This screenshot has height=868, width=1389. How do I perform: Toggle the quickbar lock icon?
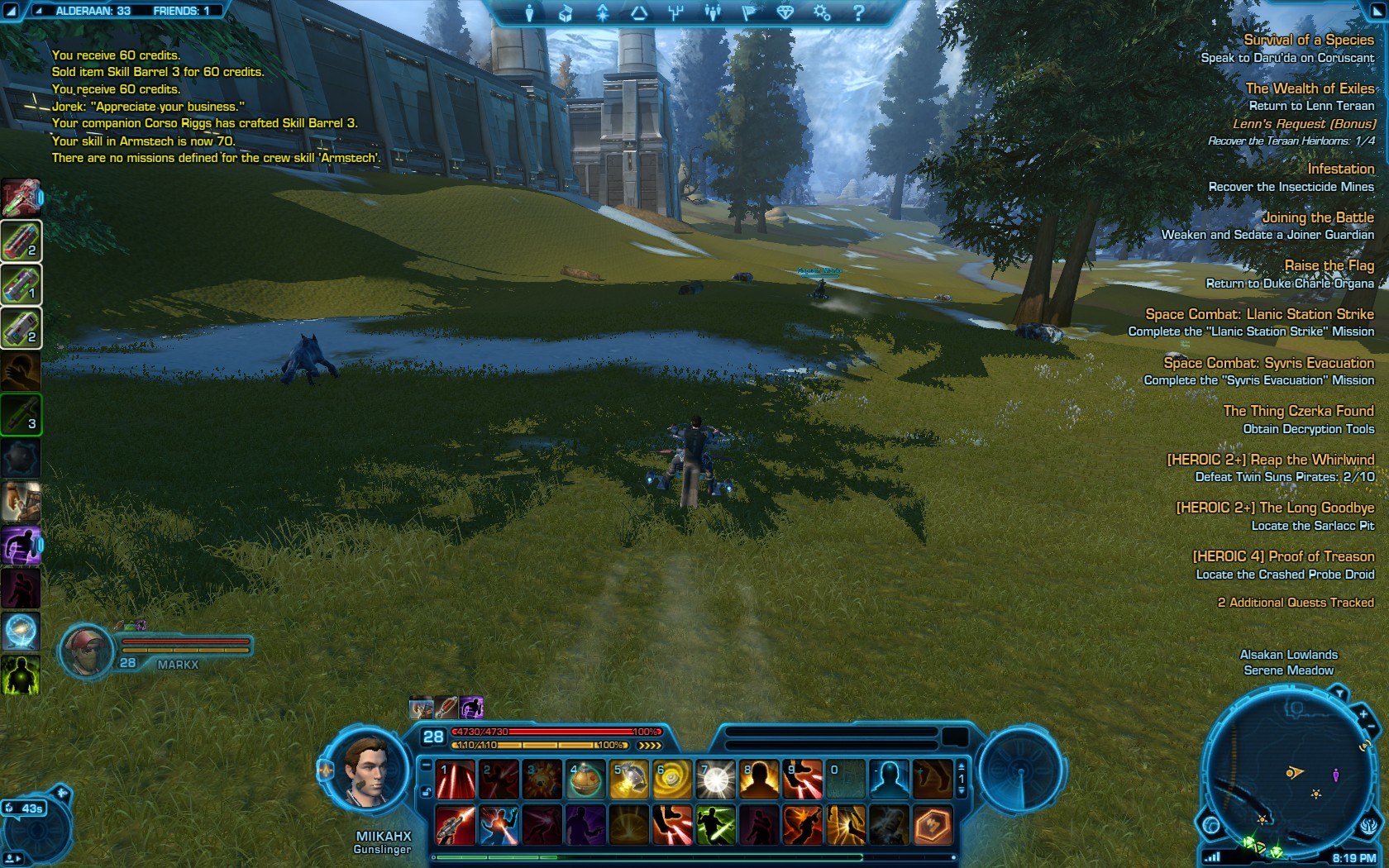click(426, 792)
